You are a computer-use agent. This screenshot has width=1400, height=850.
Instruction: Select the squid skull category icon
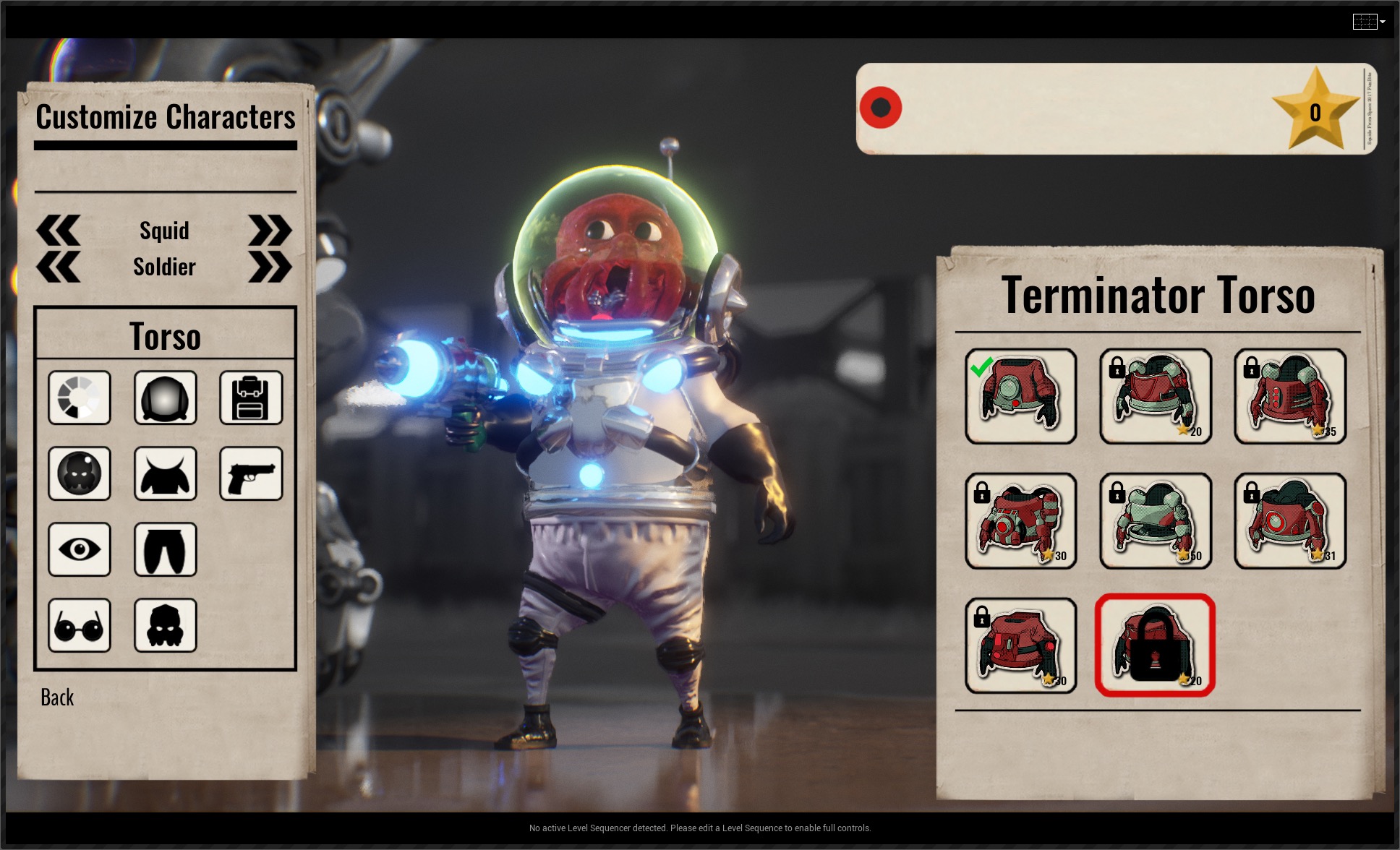click(x=165, y=625)
